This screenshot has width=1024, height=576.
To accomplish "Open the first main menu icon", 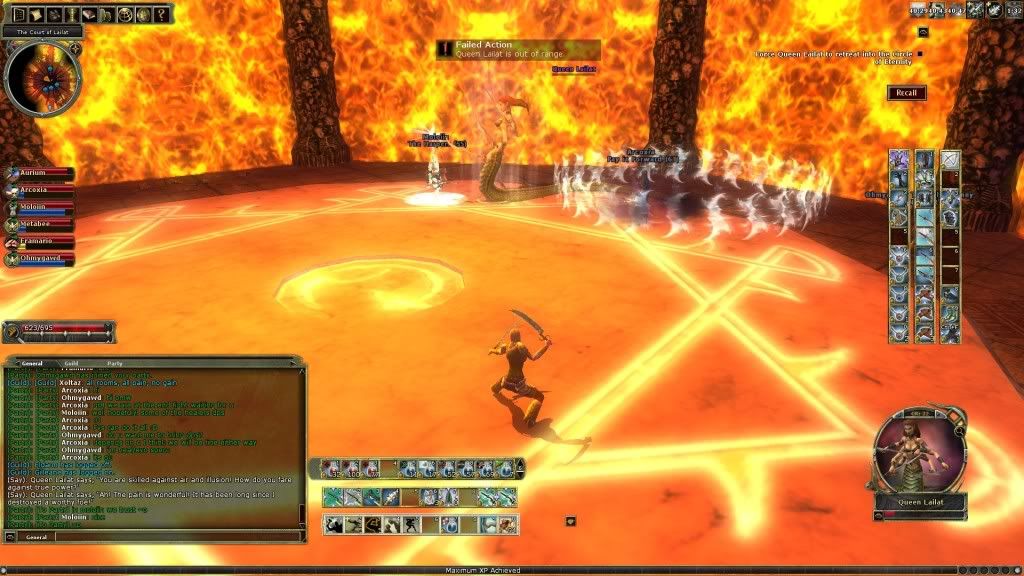I will [x=20, y=14].
